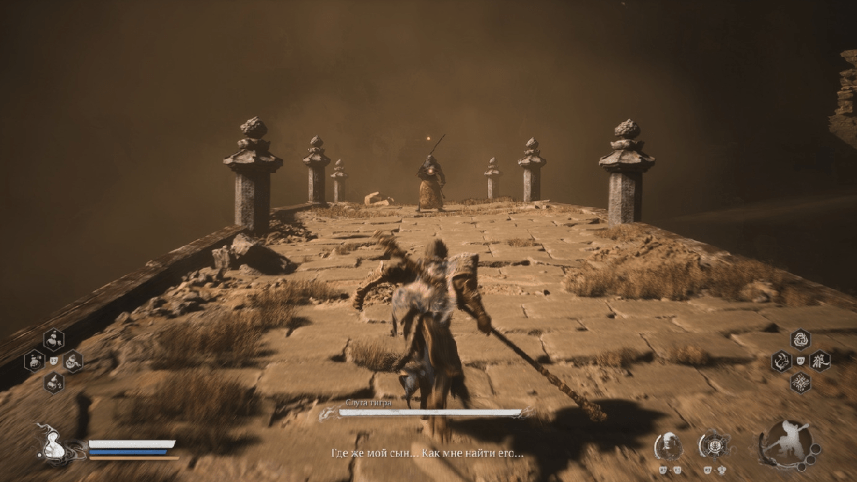Cast the flame-shaped spell hexagon

click(x=781, y=361)
